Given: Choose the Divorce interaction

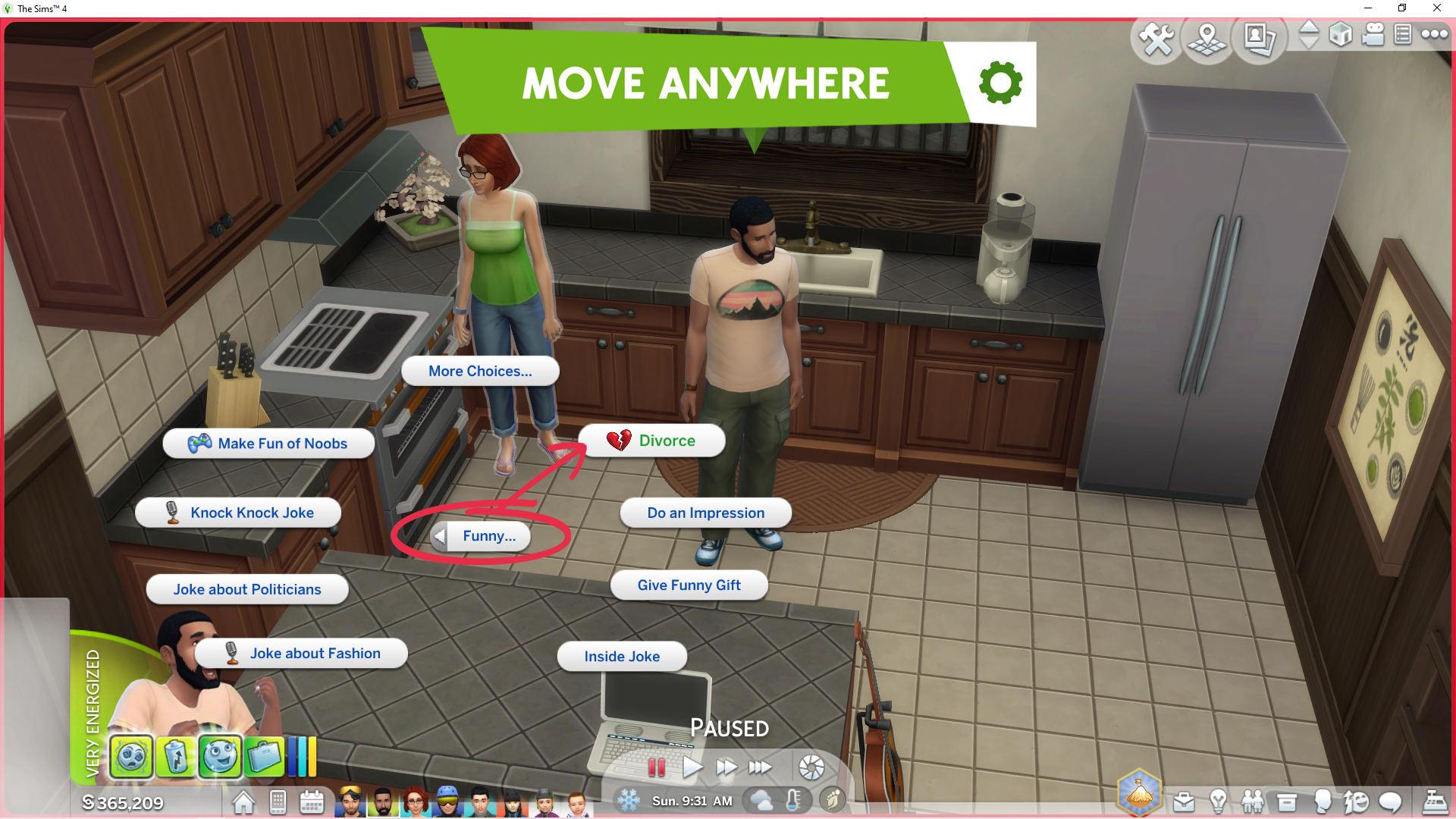Looking at the screenshot, I should (x=651, y=441).
